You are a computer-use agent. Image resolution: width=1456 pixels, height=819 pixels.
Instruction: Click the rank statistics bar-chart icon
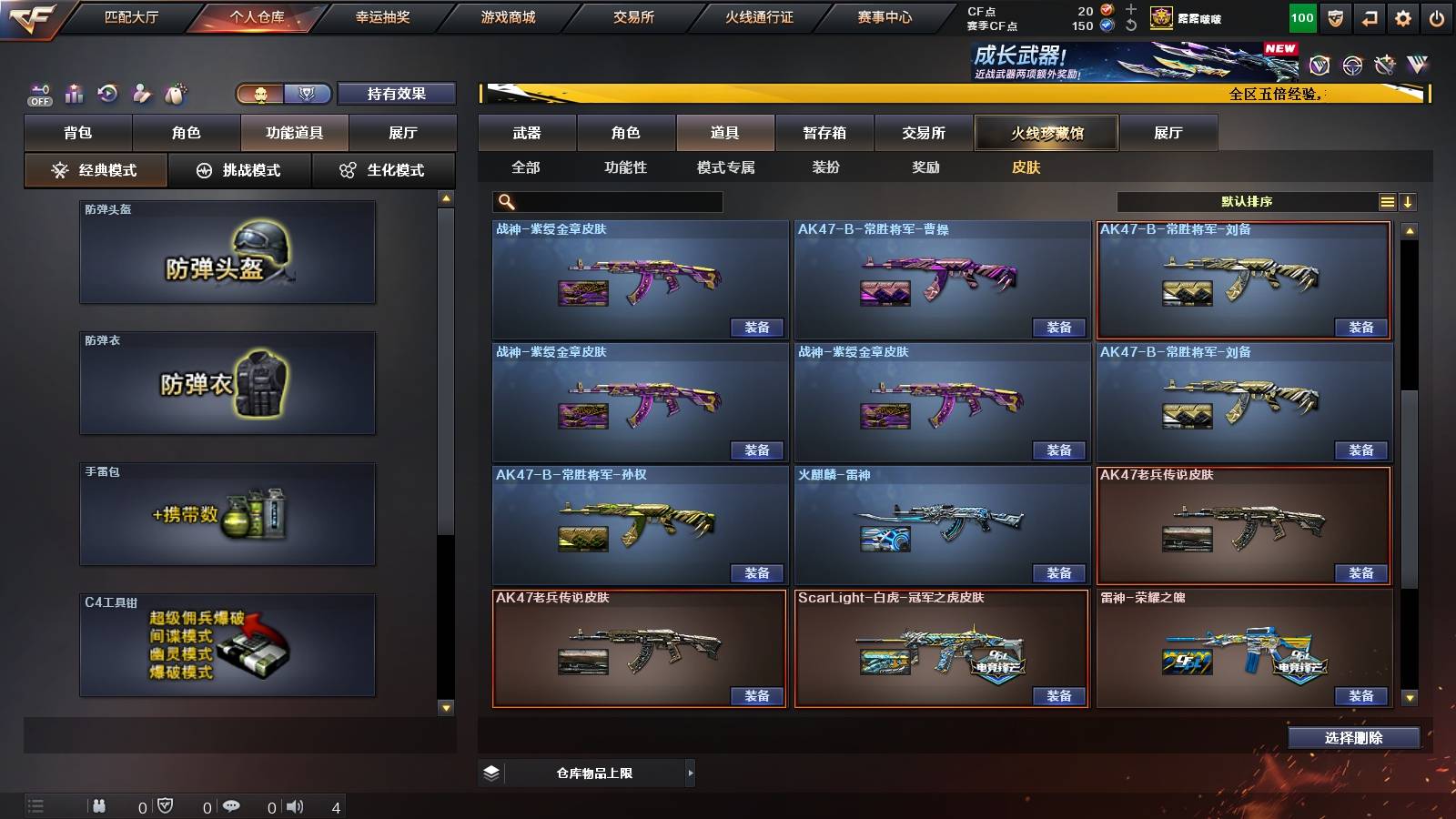coord(73,93)
